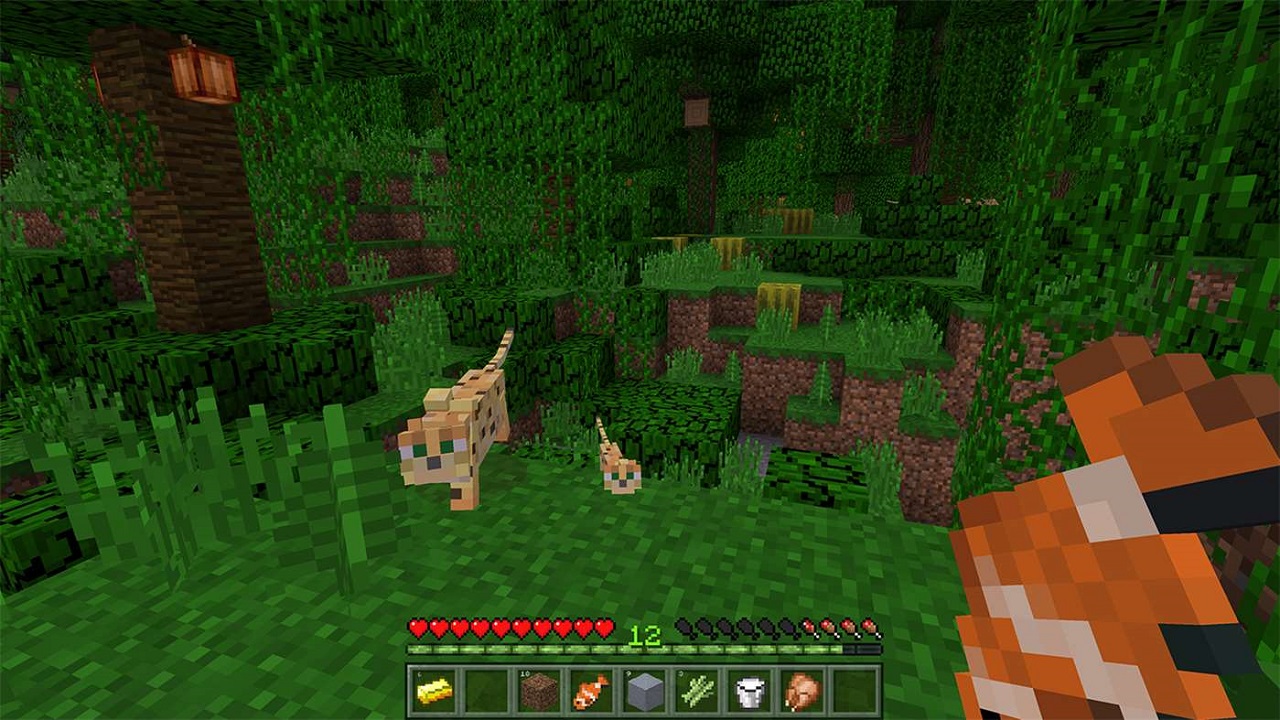Image resolution: width=1280 pixels, height=720 pixels.
Task: Pick the grey stone block slot
Action: tap(643, 690)
